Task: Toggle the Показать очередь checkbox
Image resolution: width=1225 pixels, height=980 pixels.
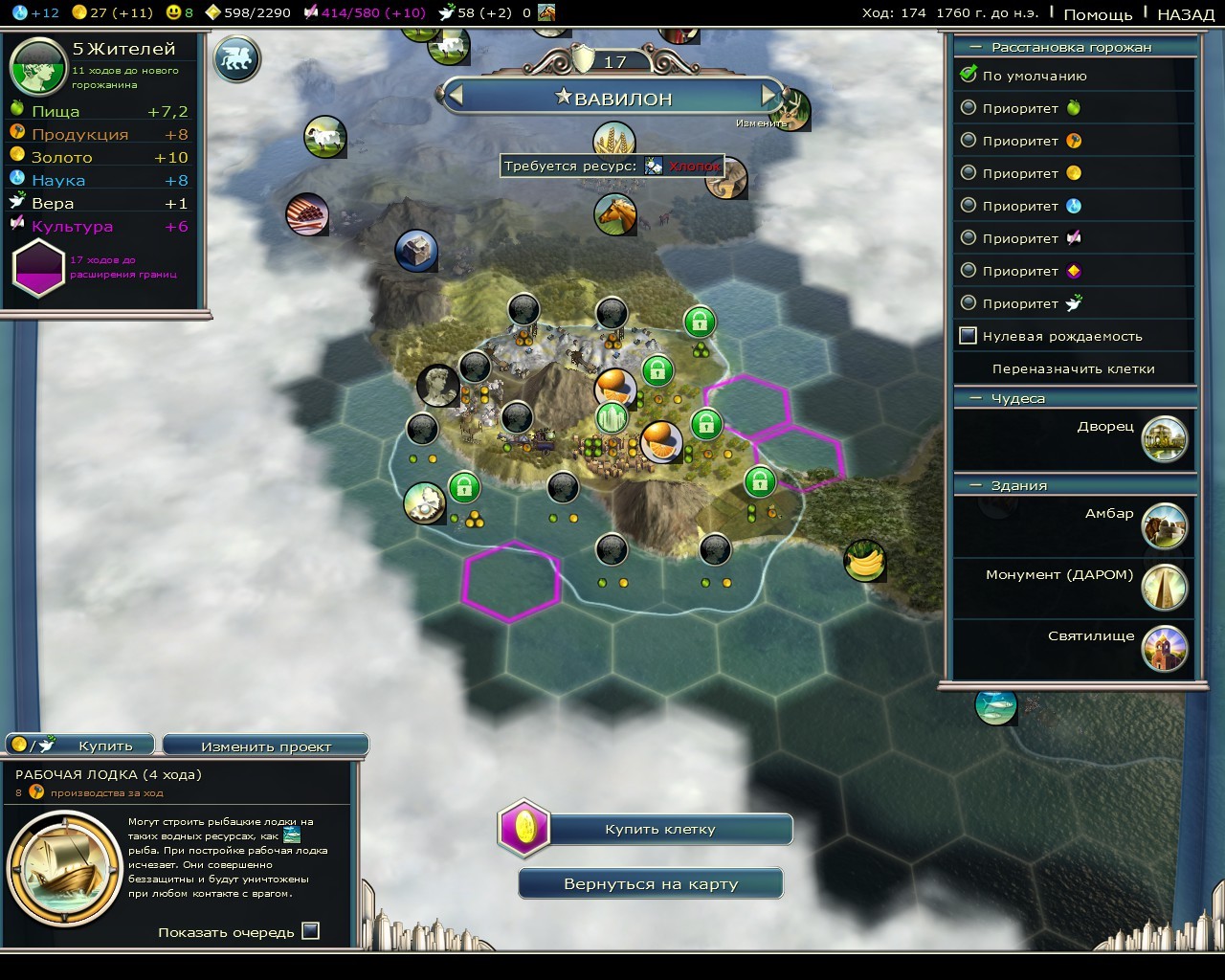Action: pyautogui.click(x=310, y=931)
